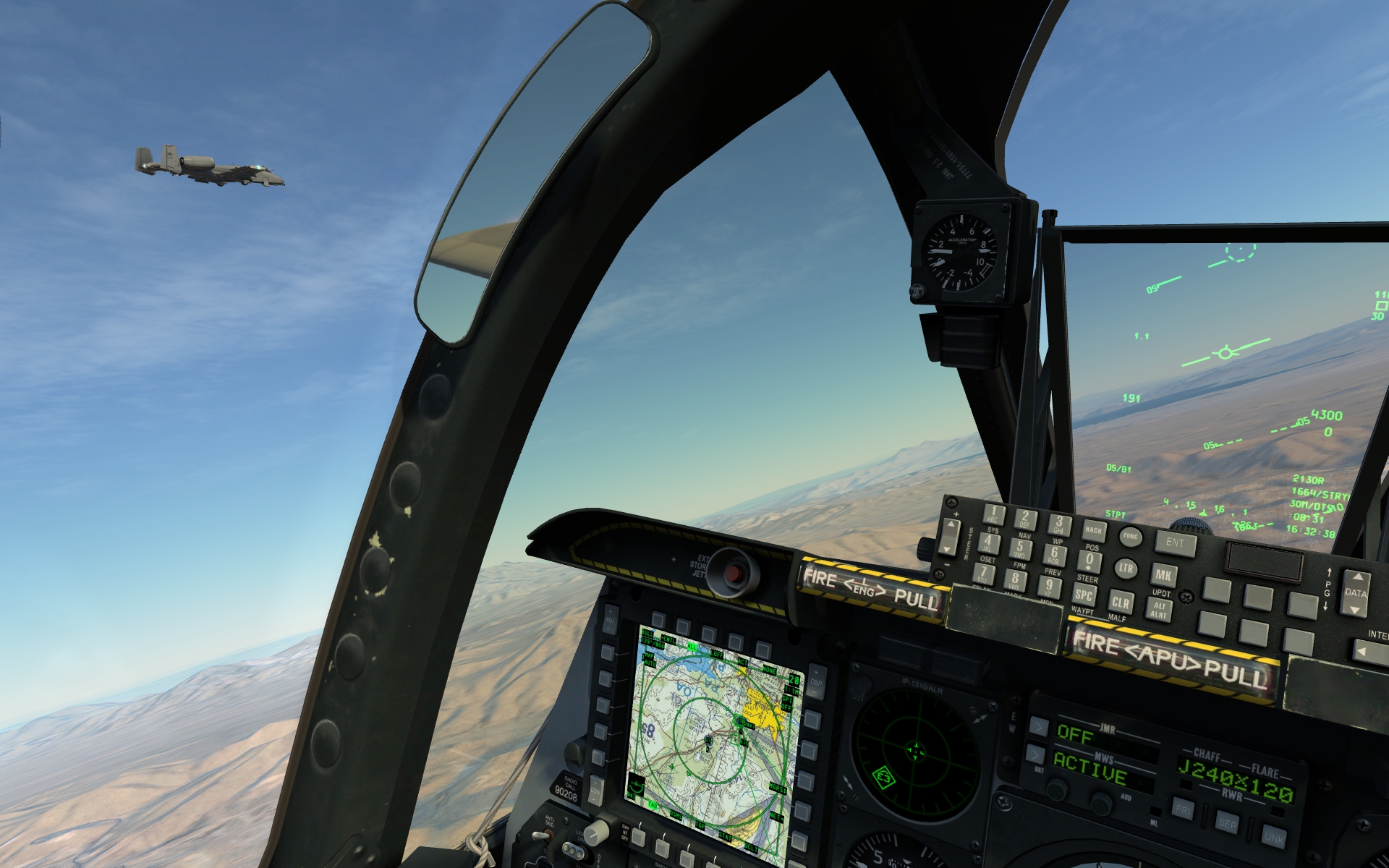1389x868 pixels.
Task: Click the STEER rocker switch
Action: pos(949,537)
